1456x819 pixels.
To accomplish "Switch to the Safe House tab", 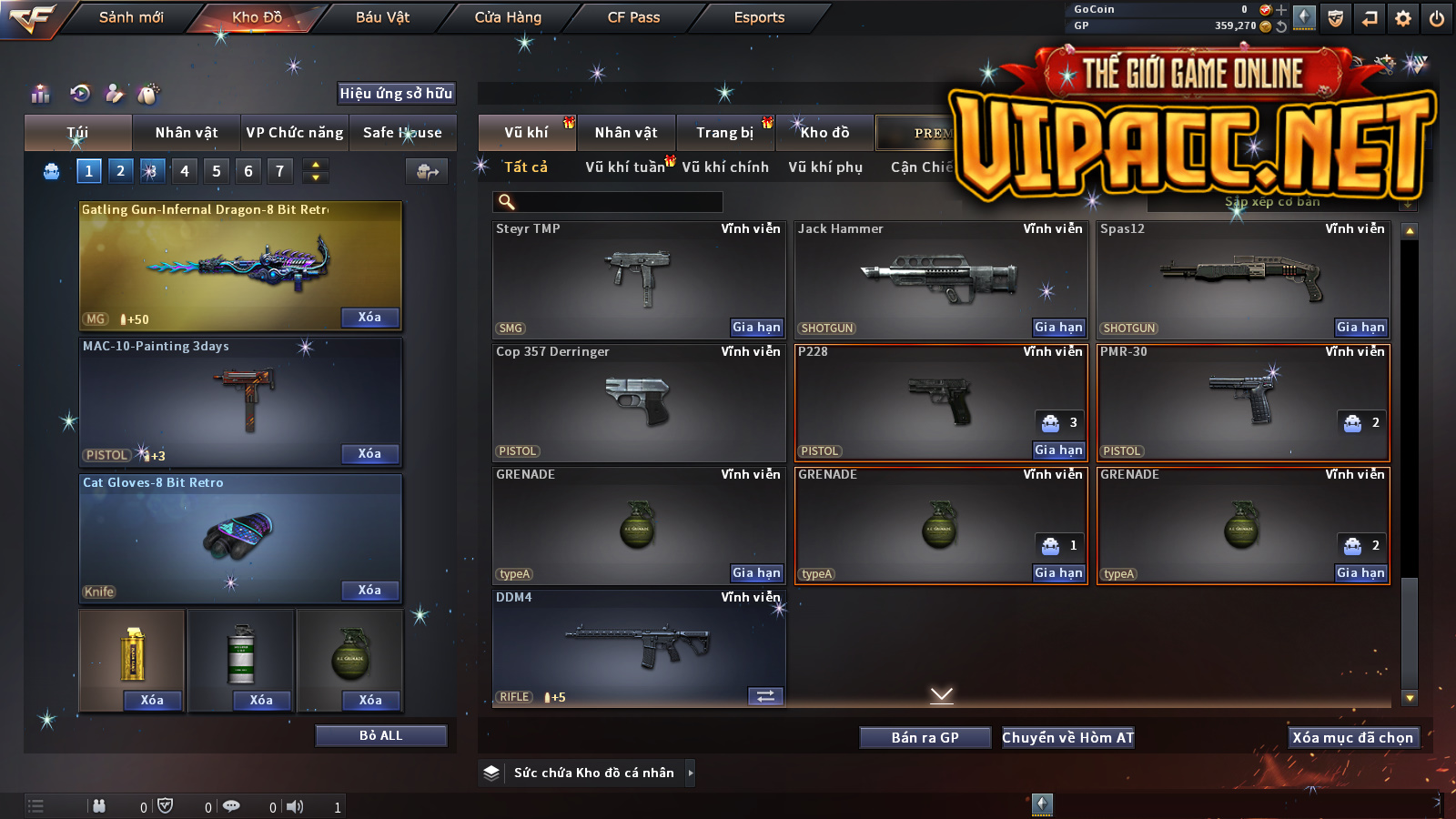I will (x=402, y=133).
